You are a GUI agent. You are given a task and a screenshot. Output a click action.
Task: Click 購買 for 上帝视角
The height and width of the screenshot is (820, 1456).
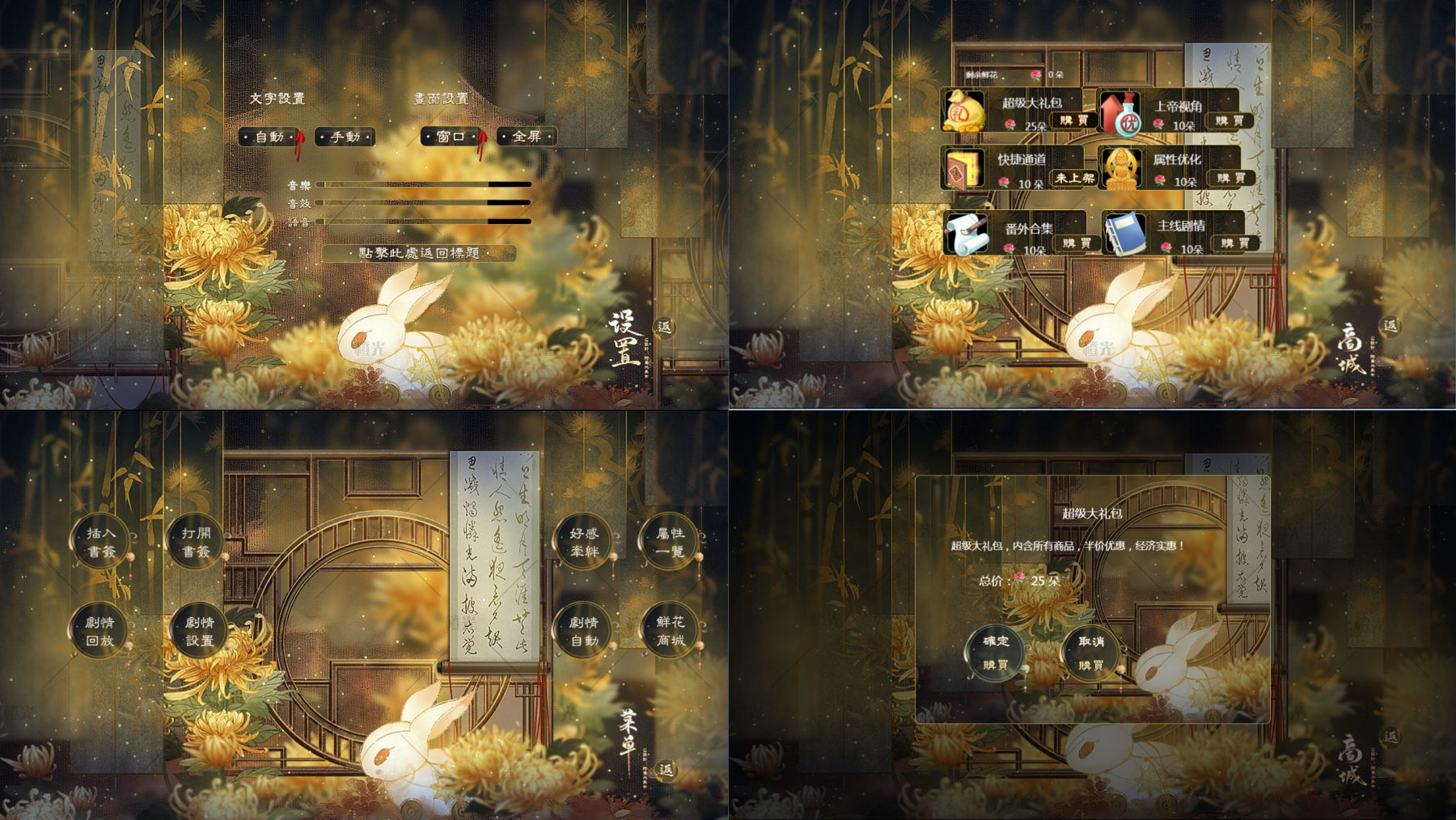[1229, 120]
